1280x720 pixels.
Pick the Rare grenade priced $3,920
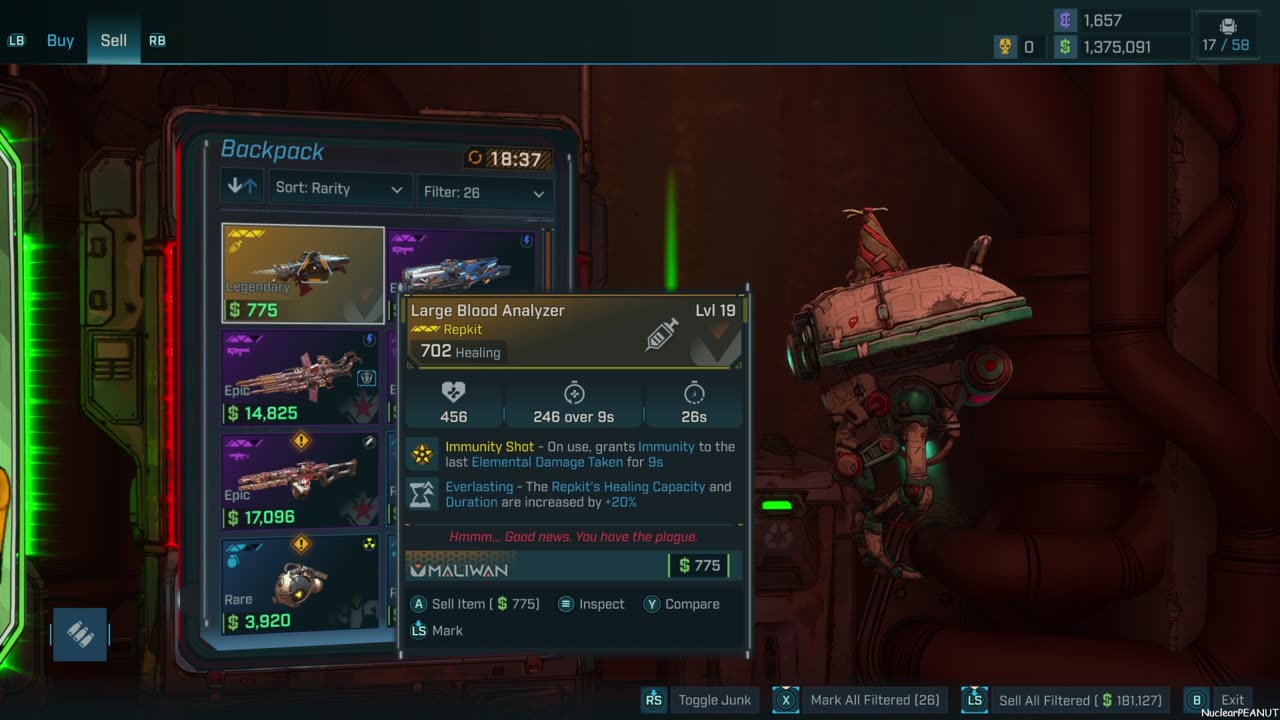pyautogui.click(x=300, y=584)
